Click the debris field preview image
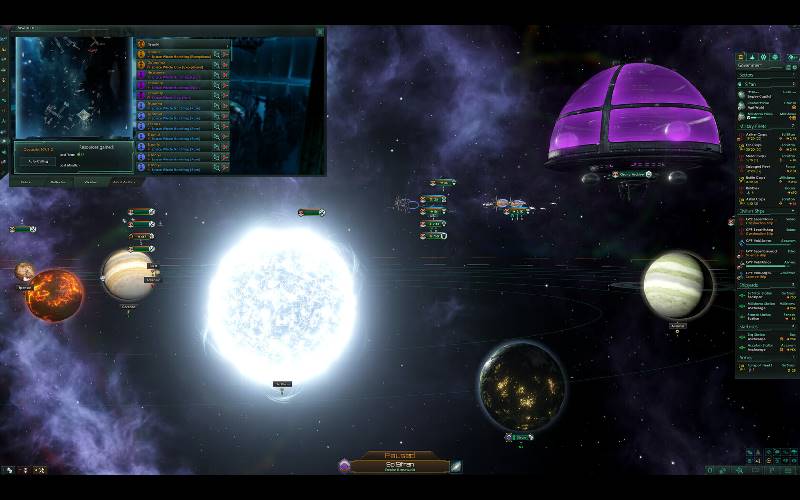800x500 pixels. (72, 88)
